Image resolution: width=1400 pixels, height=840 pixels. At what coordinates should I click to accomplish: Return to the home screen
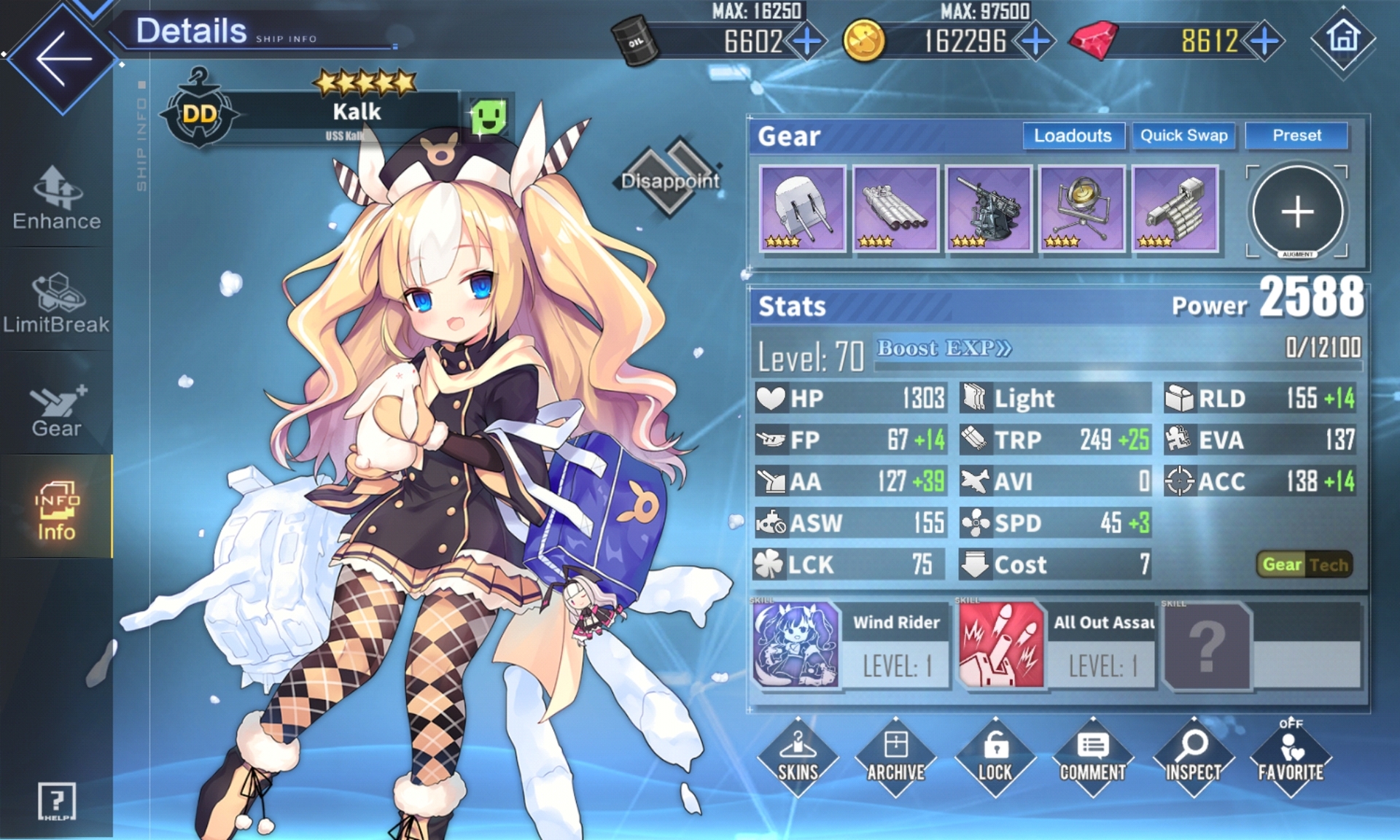coord(1343,38)
